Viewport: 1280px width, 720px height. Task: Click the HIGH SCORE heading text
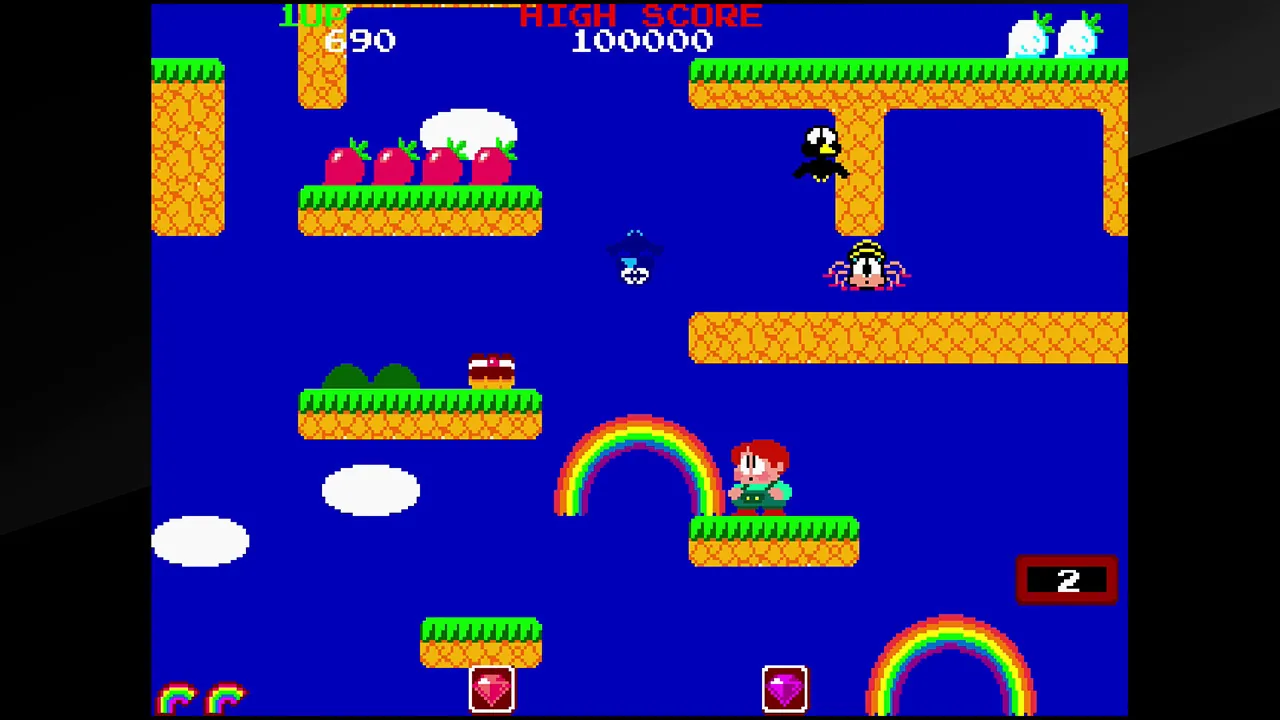tap(640, 15)
